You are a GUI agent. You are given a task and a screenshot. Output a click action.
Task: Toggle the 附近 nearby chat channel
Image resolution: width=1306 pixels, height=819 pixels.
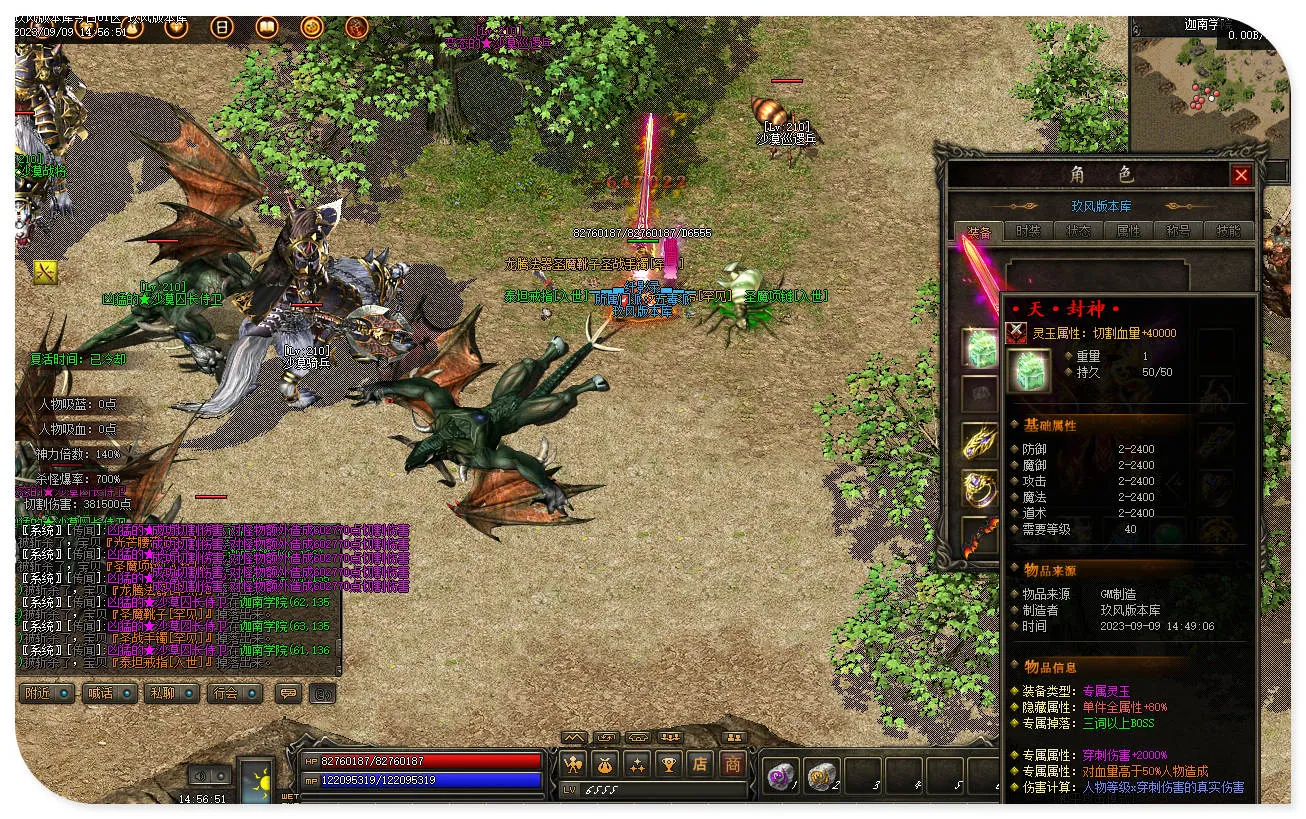point(46,693)
